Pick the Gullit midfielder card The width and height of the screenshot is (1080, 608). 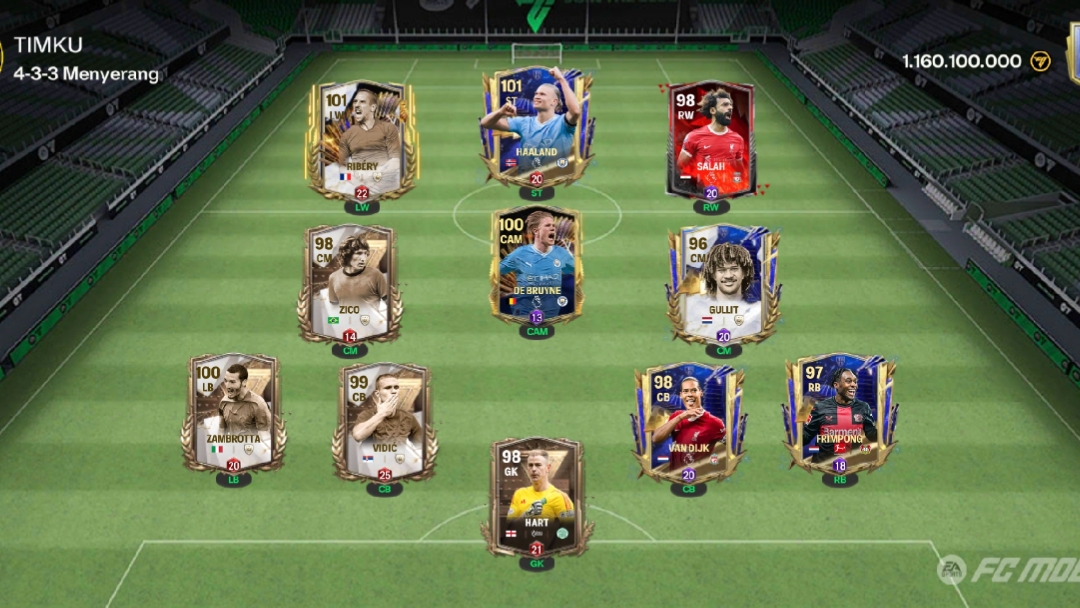tap(723, 283)
